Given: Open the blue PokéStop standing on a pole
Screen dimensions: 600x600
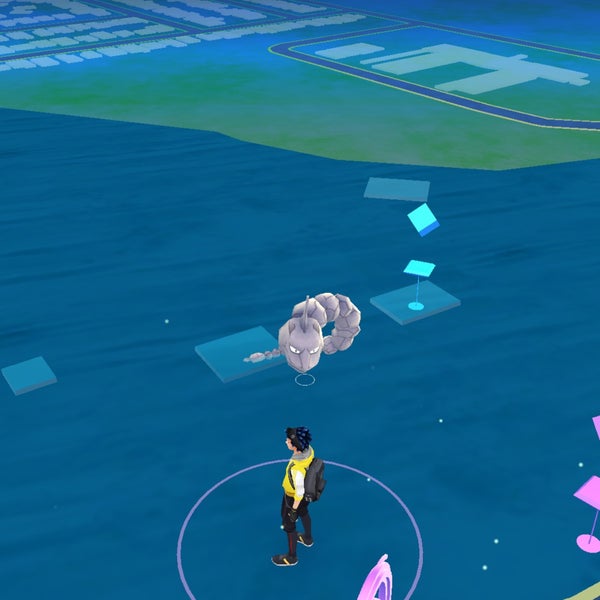Looking at the screenshot, I should point(418,270).
